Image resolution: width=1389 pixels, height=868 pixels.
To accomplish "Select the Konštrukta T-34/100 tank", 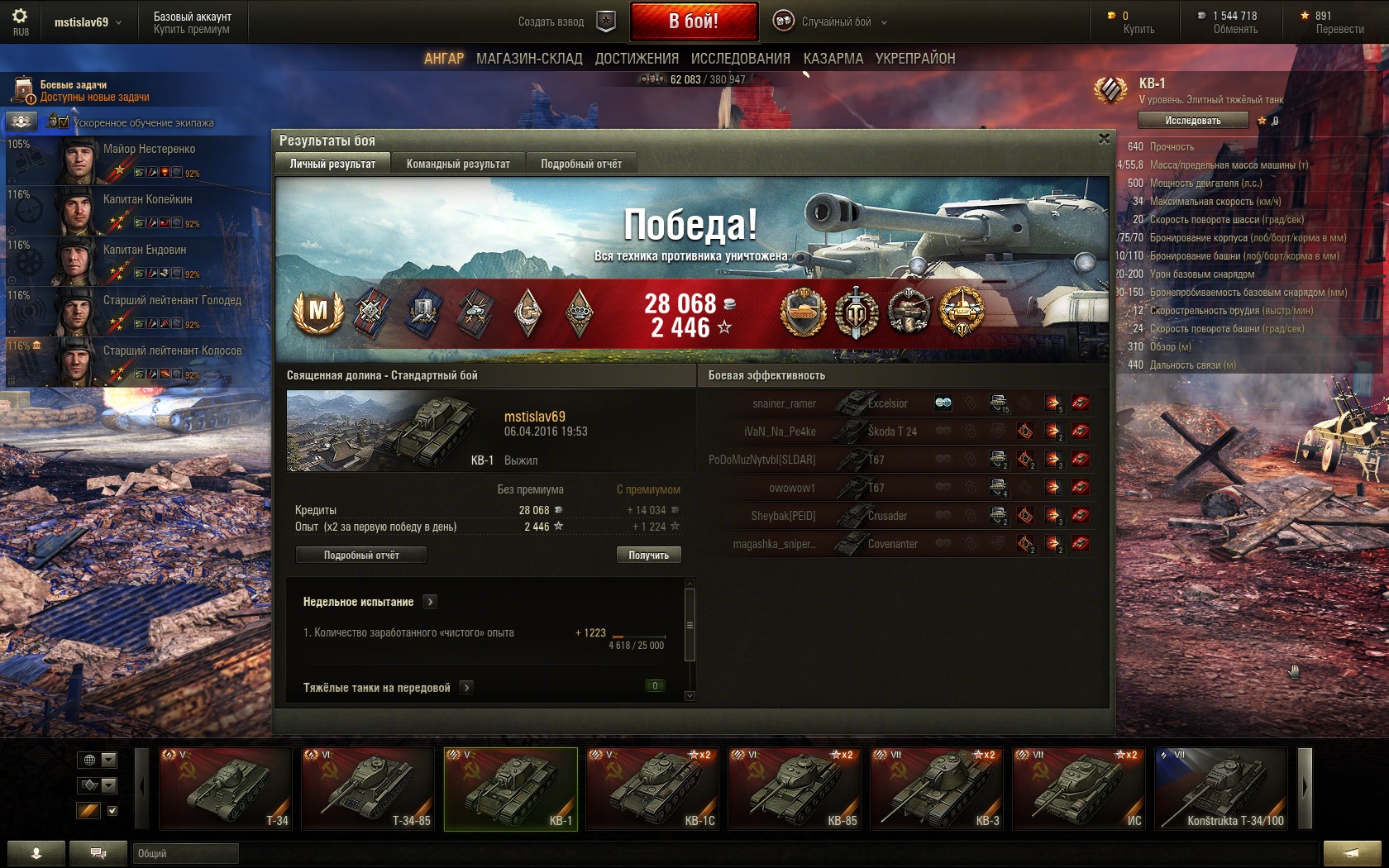I will [1221, 788].
